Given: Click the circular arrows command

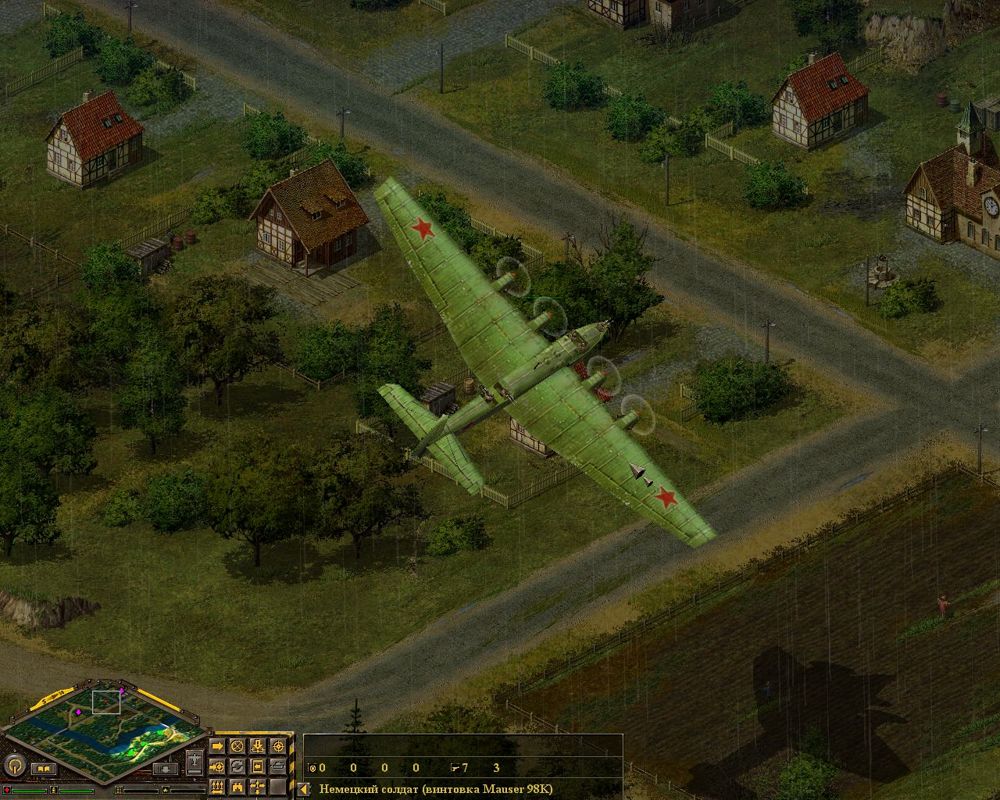Looking at the screenshot, I should 237,767.
